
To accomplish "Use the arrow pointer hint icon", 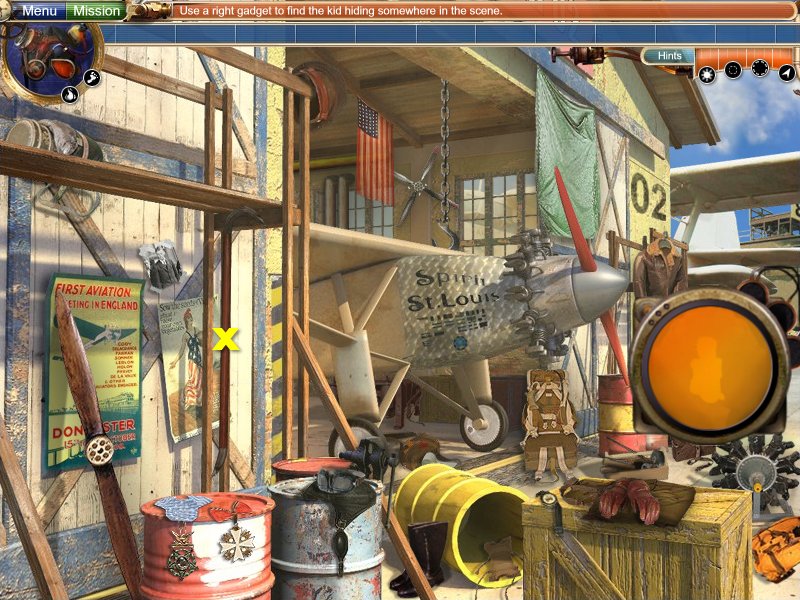I will [x=787, y=72].
